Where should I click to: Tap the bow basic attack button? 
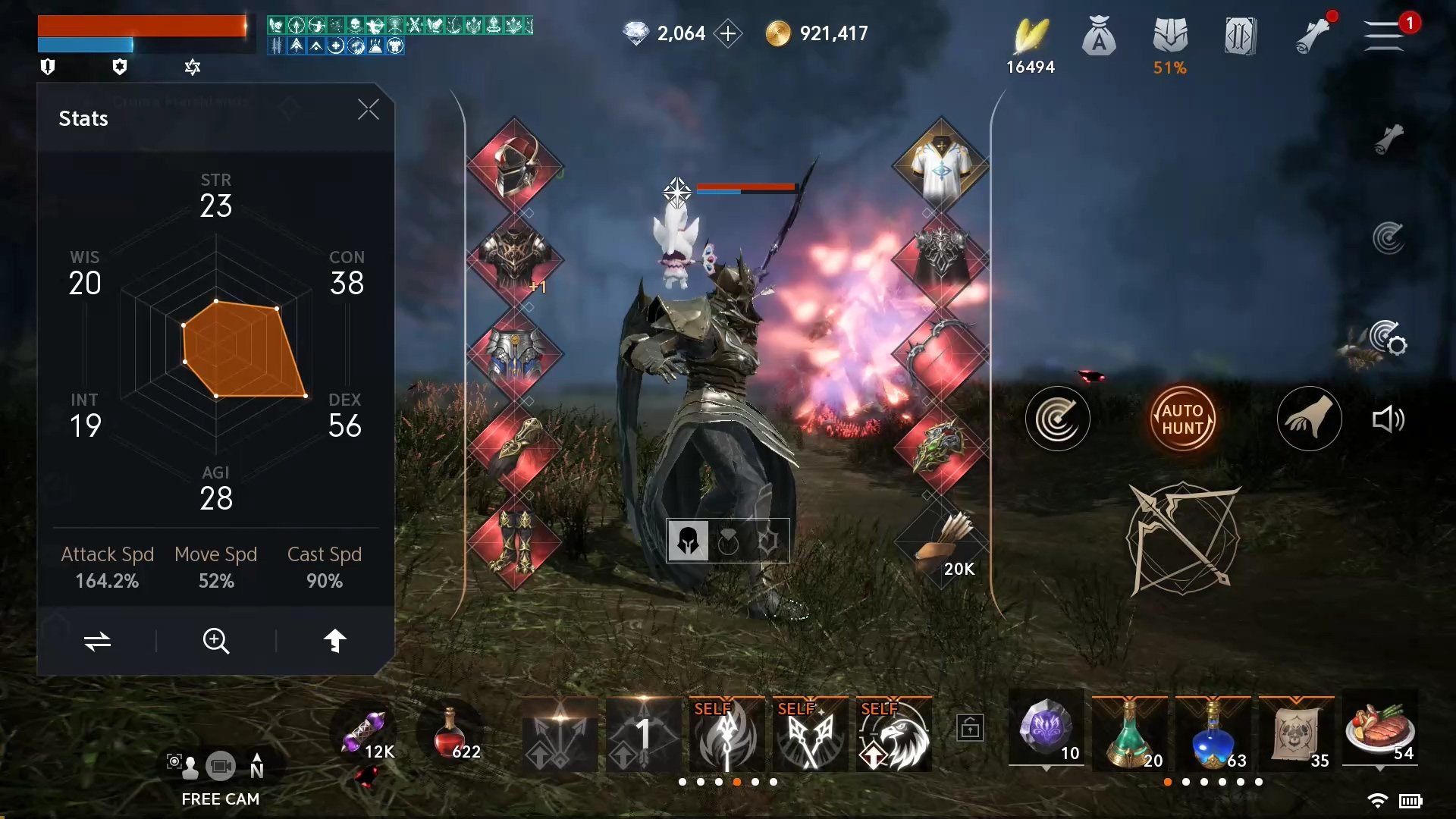pyautogui.click(x=1182, y=539)
